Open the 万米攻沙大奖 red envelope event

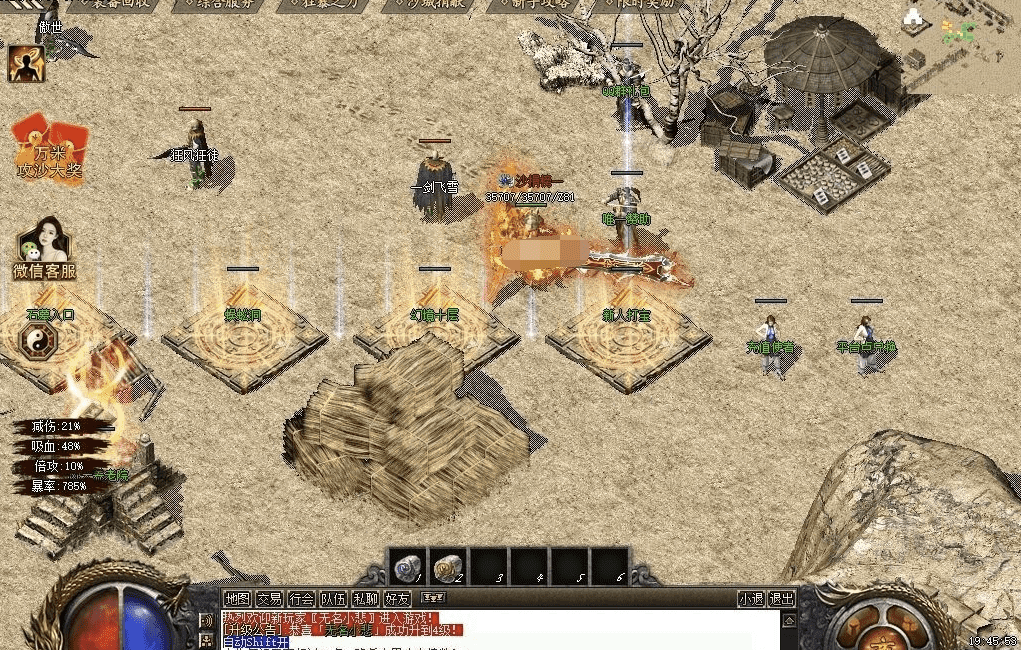click(49, 152)
